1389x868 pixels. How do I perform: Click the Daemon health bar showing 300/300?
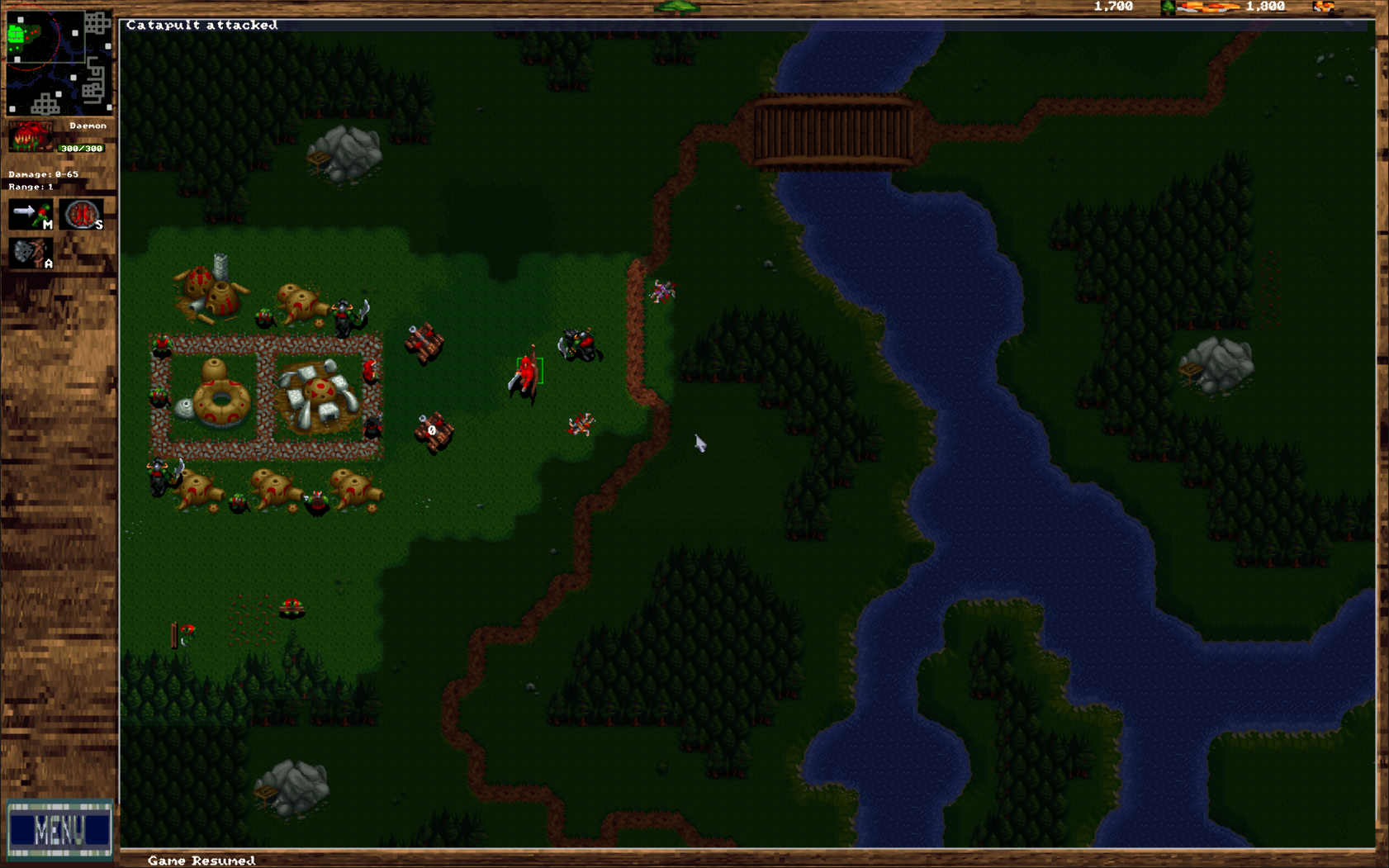[80, 149]
